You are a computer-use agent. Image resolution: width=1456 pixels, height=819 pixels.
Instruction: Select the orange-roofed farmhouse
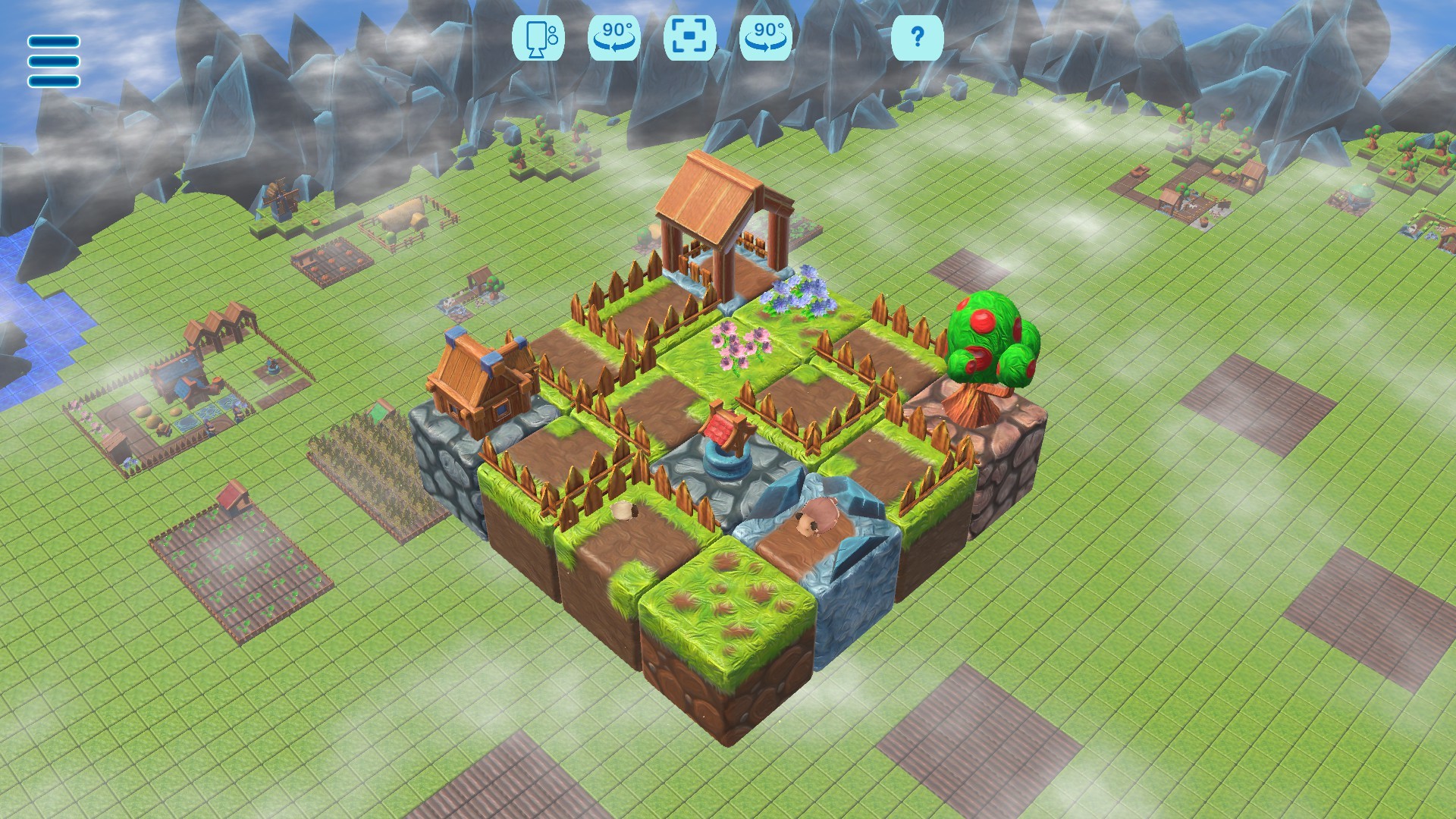[x=478, y=379]
